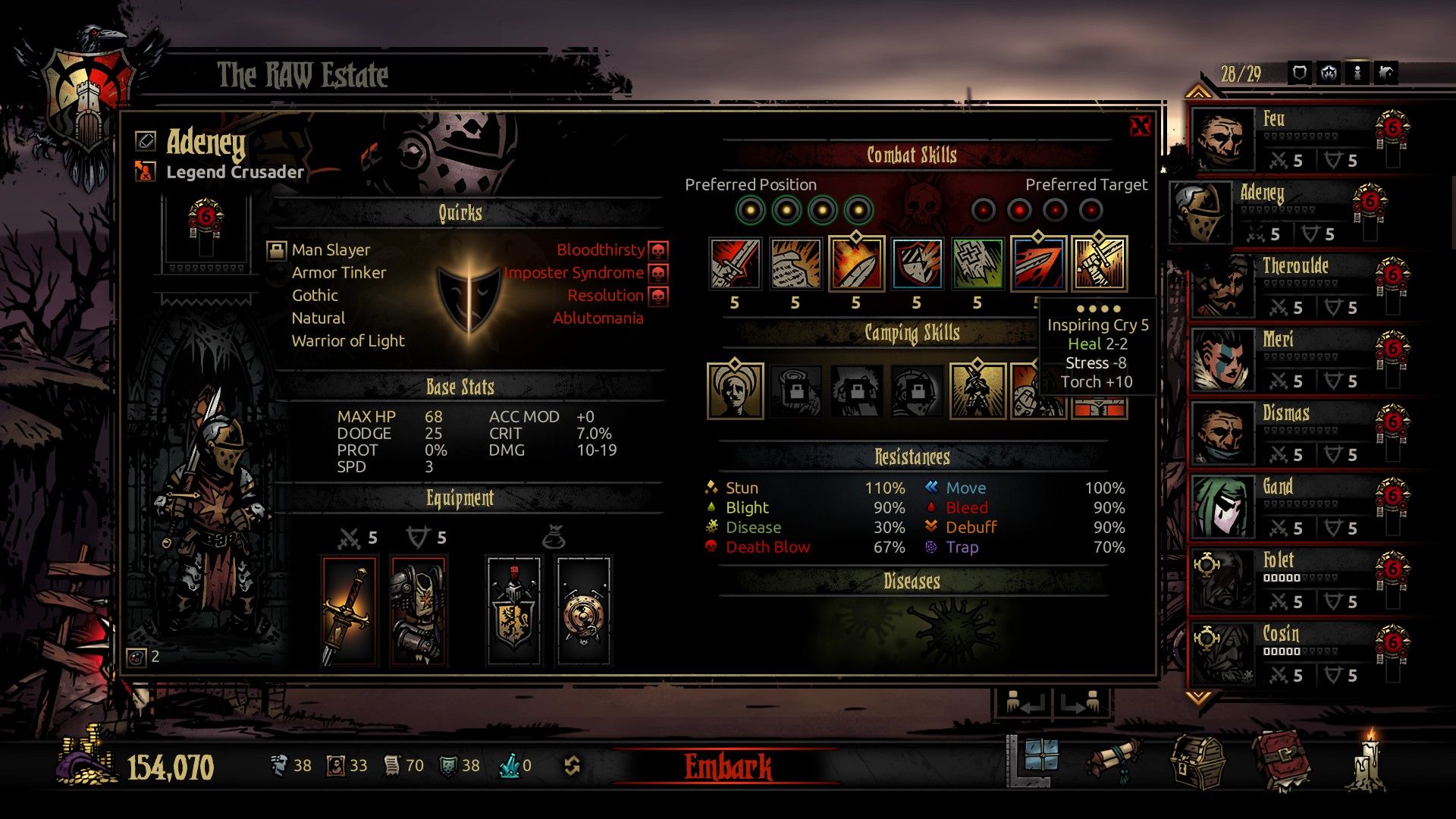Click the equipped armor icon
1456x819 pixels.
[x=417, y=607]
